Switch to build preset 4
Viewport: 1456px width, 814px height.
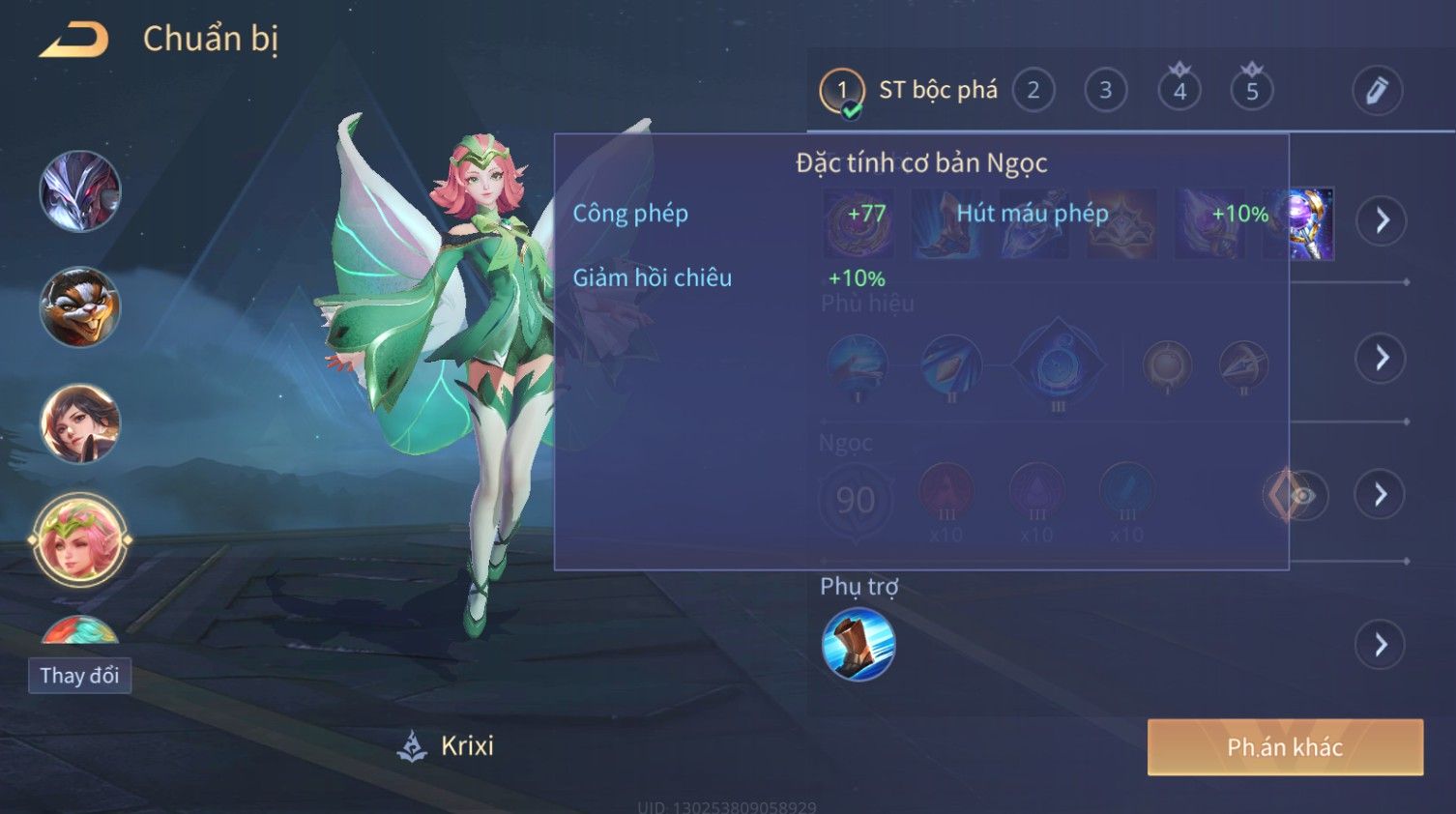pyautogui.click(x=1179, y=91)
